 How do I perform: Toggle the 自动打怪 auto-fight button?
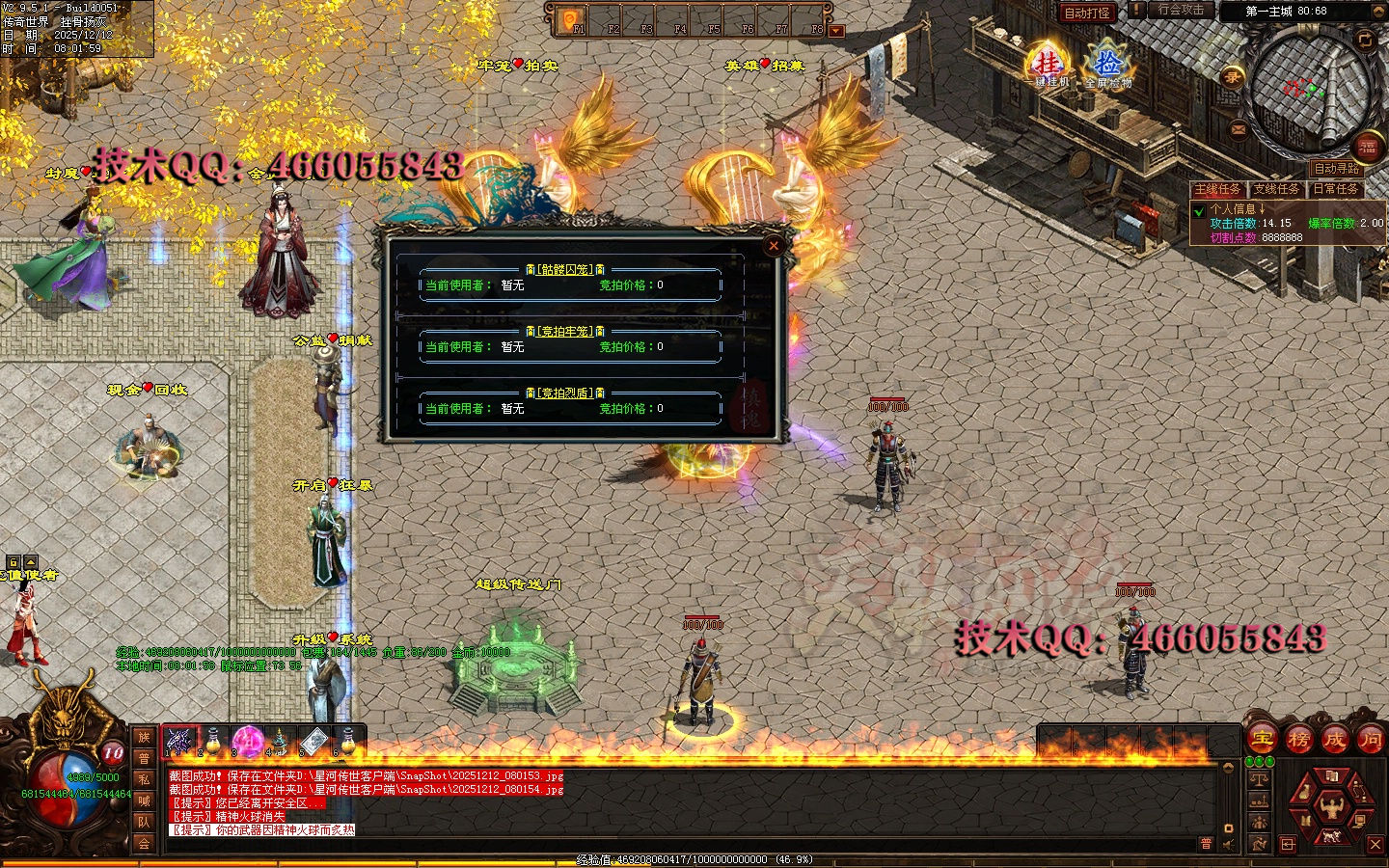click(x=1087, y=13)
